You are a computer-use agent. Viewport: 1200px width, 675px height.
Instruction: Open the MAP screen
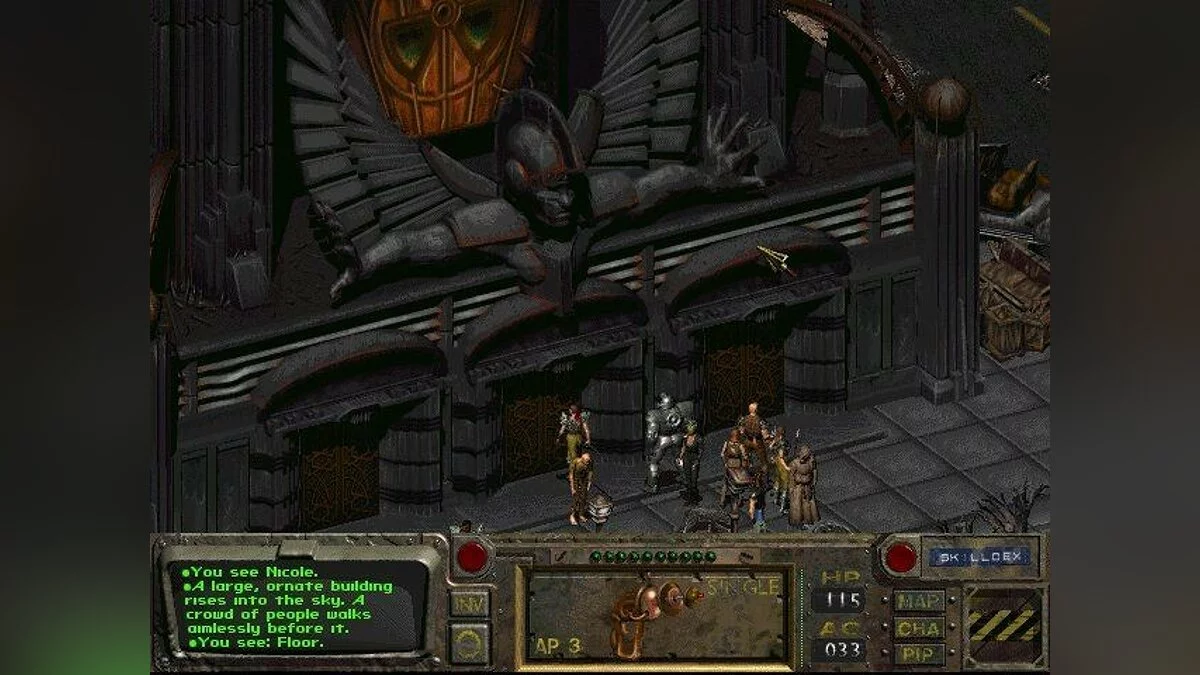tap(919, 601)
